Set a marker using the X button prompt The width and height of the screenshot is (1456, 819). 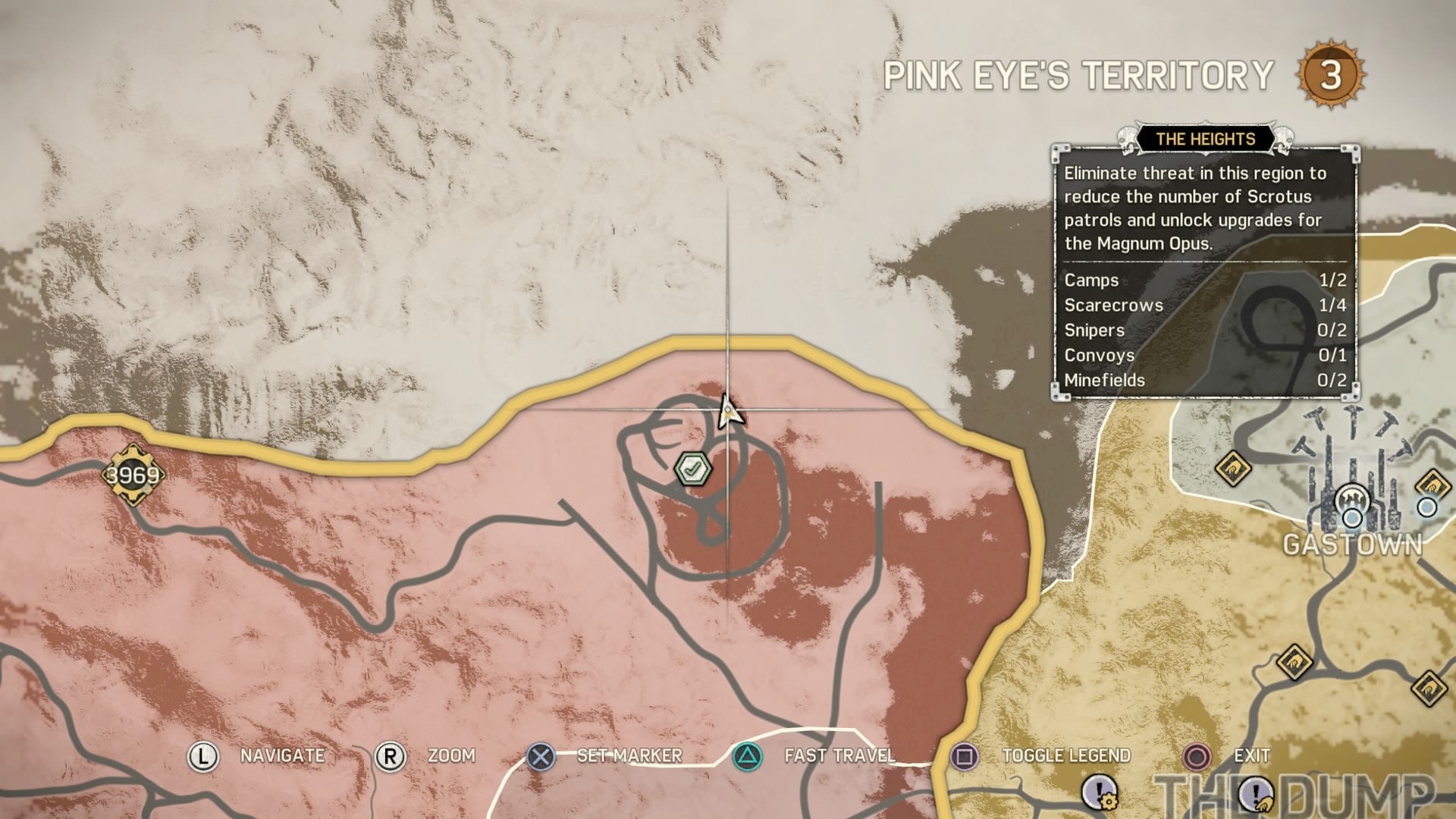click(540, 756)
